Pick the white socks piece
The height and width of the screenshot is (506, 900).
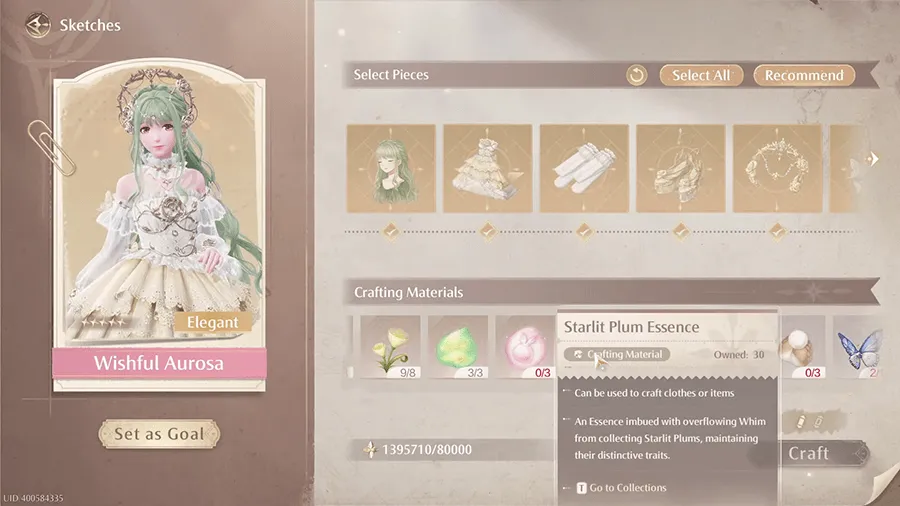(x=584, y=168)
